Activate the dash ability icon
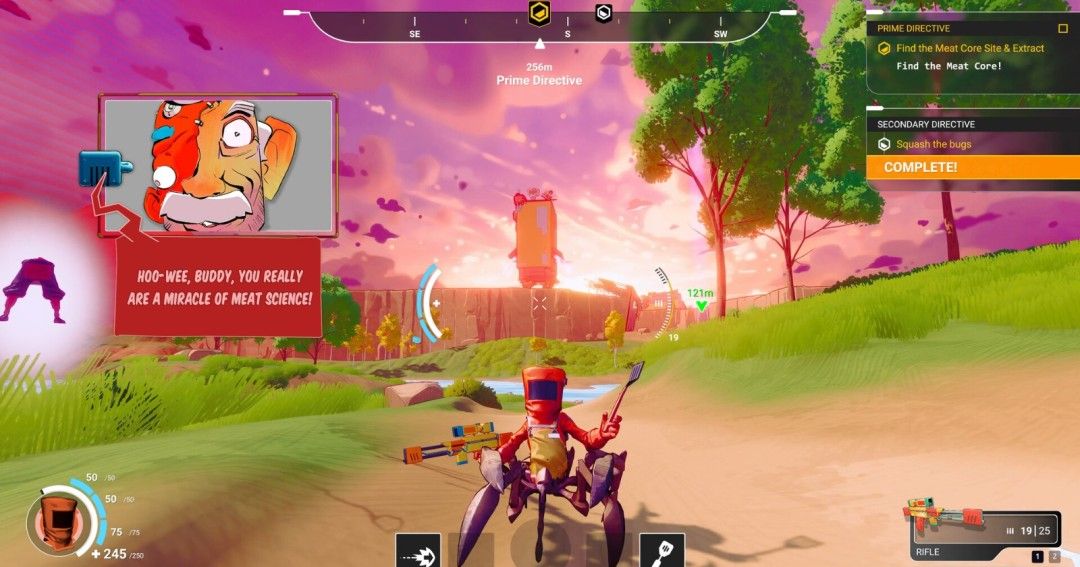Screen dimensions: 1080x567 (x=418, y=550)
